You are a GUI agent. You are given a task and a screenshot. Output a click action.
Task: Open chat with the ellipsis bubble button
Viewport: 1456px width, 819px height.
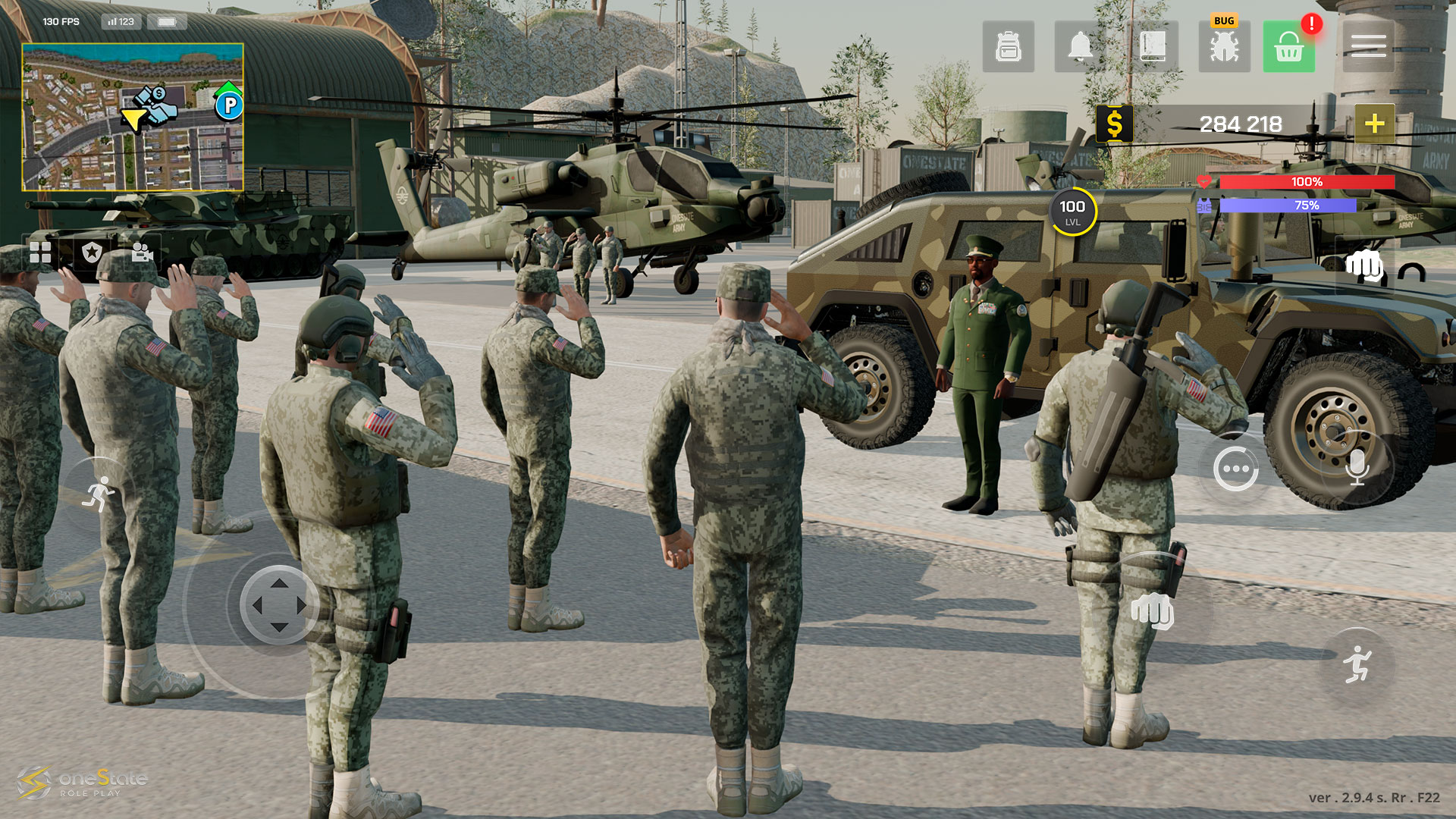pyautogui.click(x=1235, y=469)
